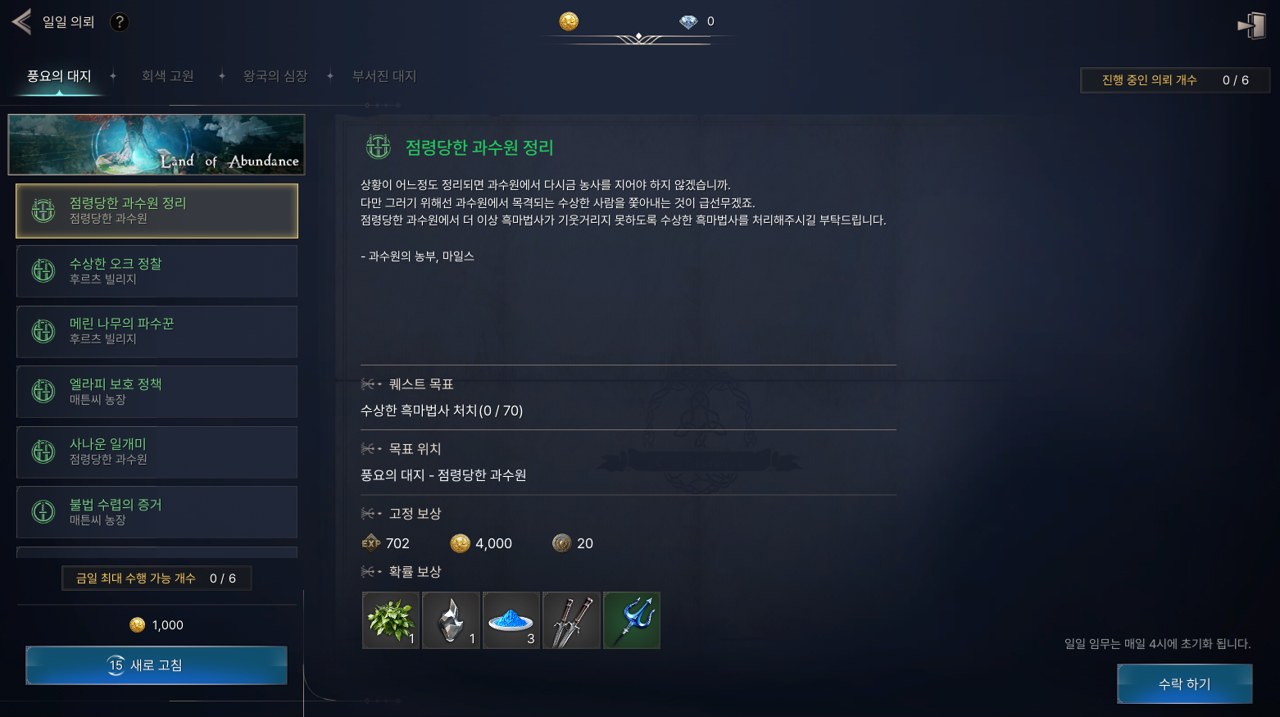
Task: Click the 새로 고침 refresh button
Action: coord(156,665)
